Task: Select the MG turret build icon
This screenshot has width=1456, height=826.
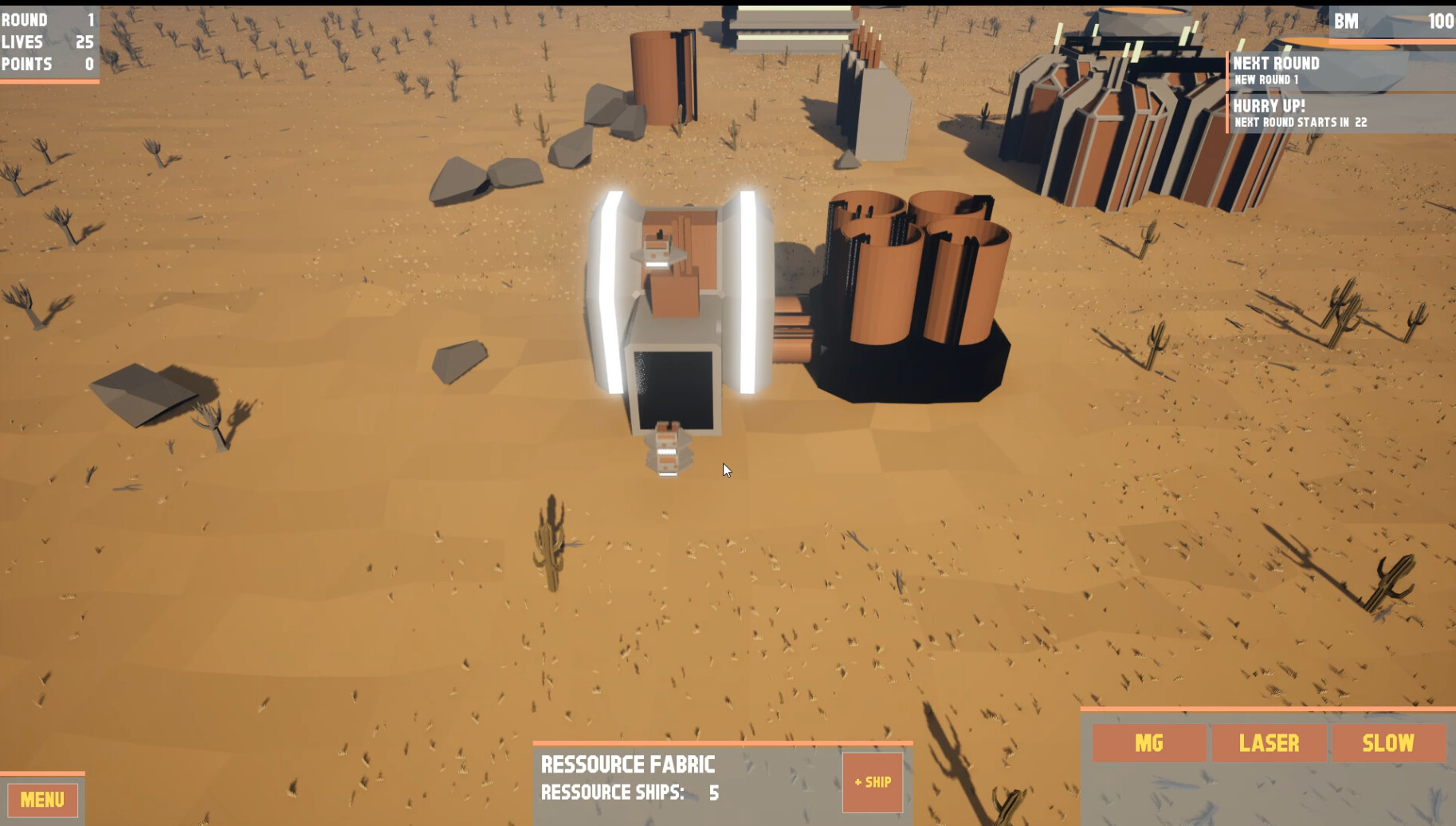Action: 1148,743
